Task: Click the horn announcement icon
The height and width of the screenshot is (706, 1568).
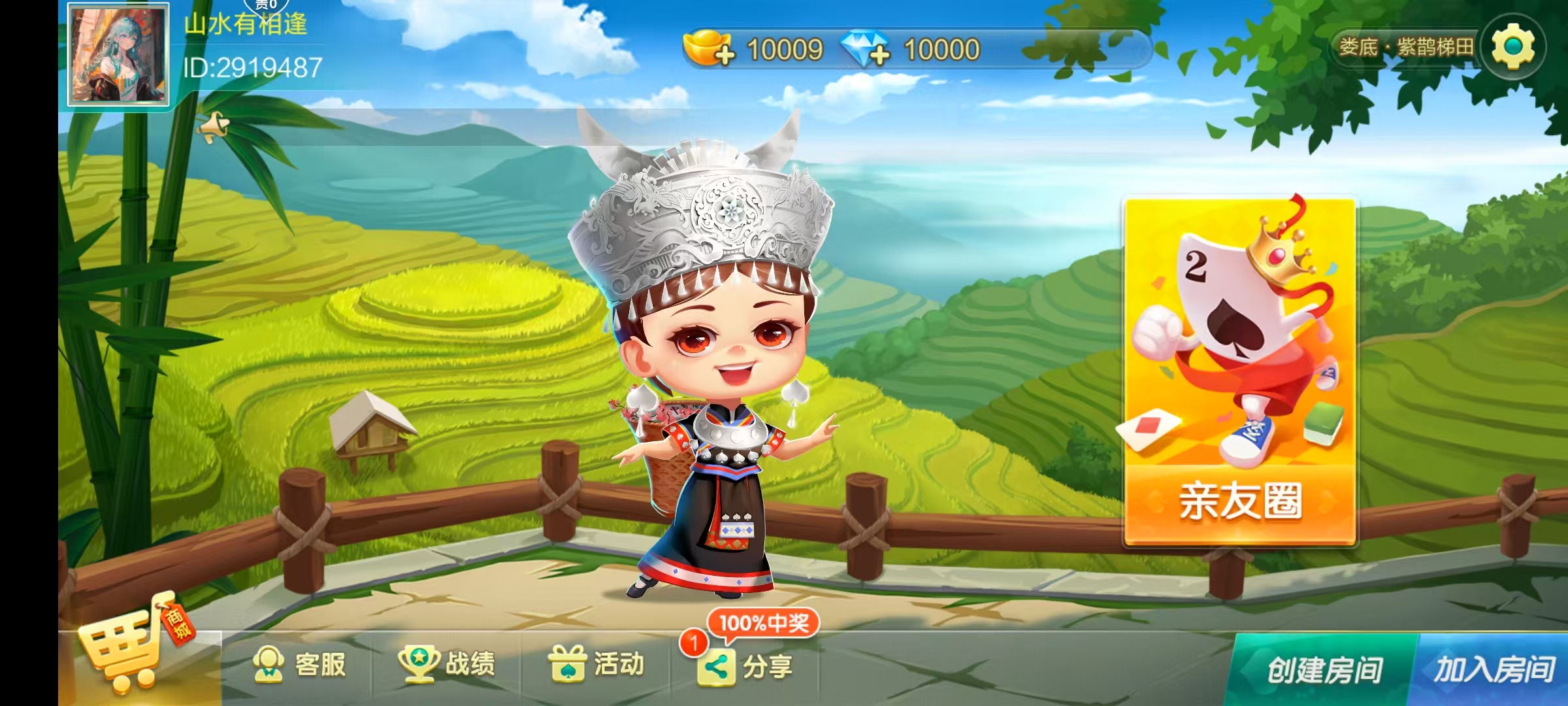Action: [214, 126]
